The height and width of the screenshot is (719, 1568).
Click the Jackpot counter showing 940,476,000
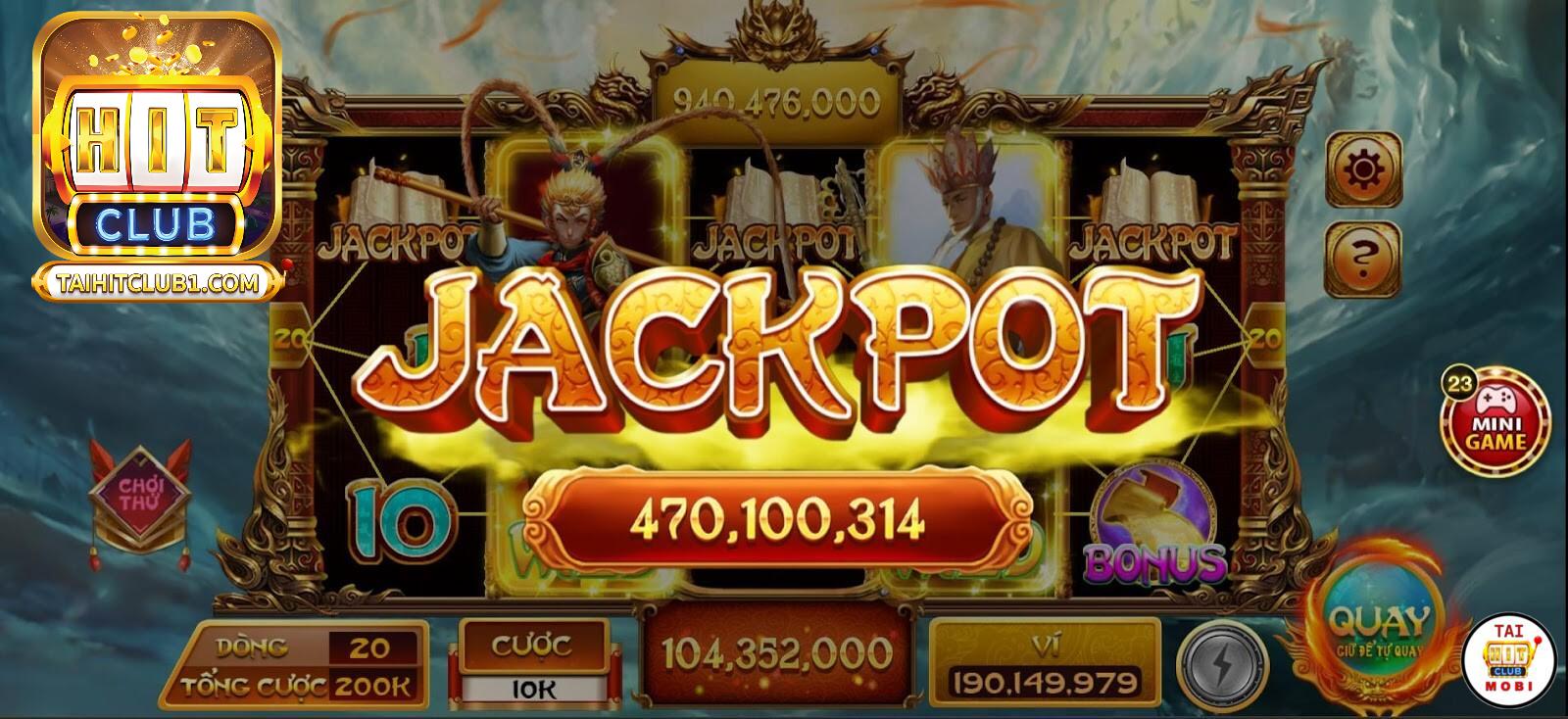[779, 96]
